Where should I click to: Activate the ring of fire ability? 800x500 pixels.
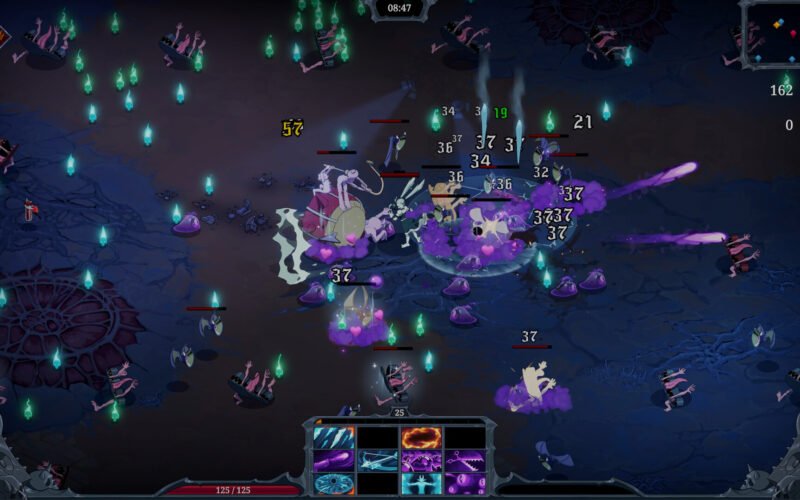pos(420,438)
